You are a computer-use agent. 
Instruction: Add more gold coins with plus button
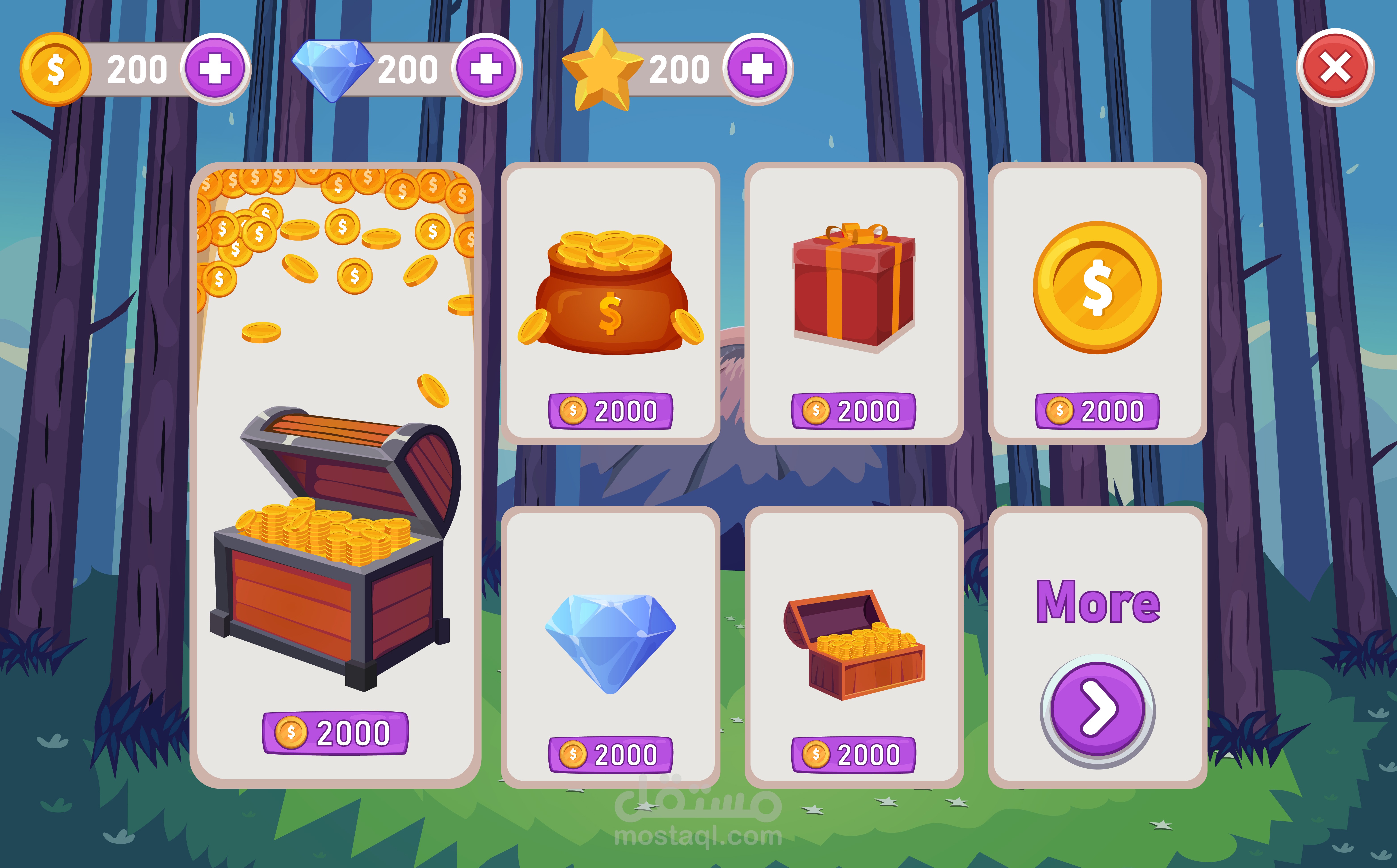215,69
